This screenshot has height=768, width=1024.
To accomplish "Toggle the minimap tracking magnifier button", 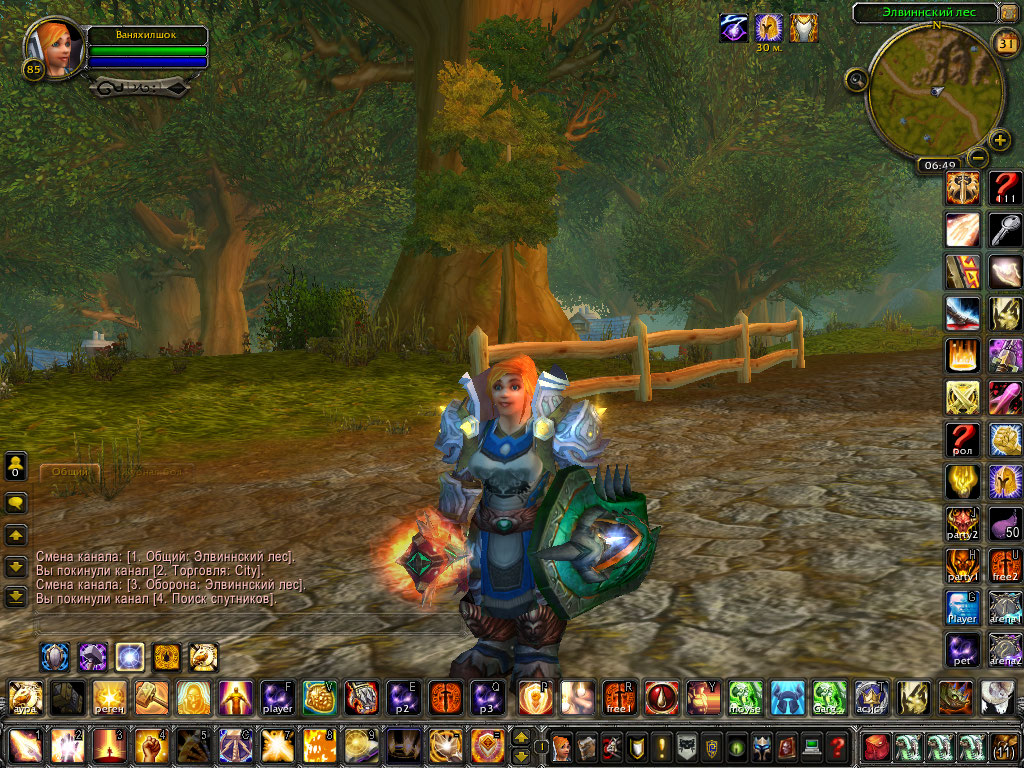I will pyautogui.click(x=856, y=79).
